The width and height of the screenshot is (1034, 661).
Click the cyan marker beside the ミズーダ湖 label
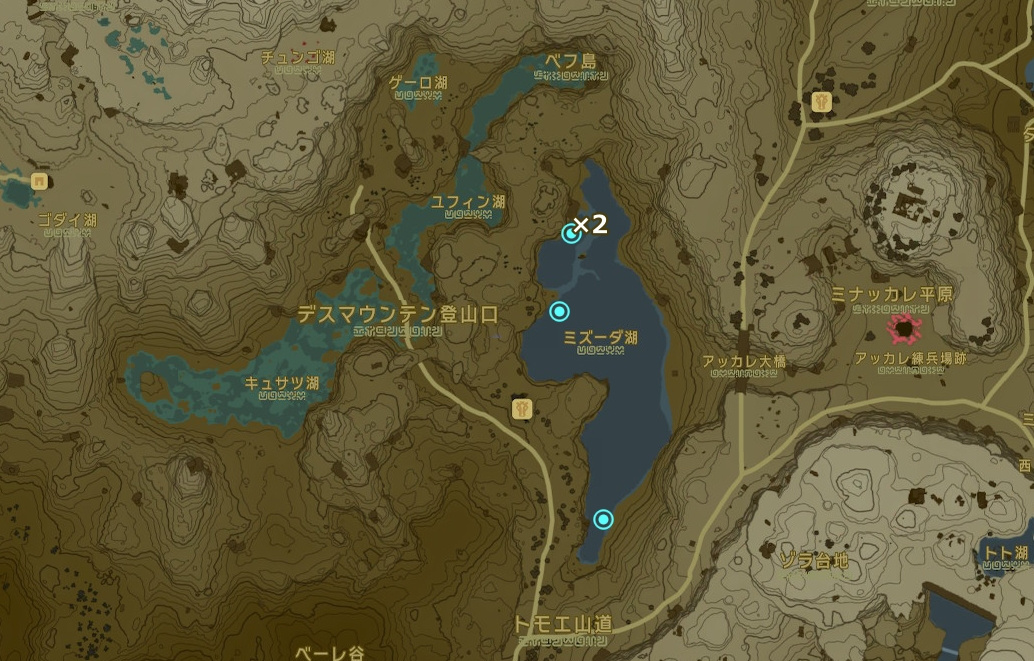pos(559,312)
